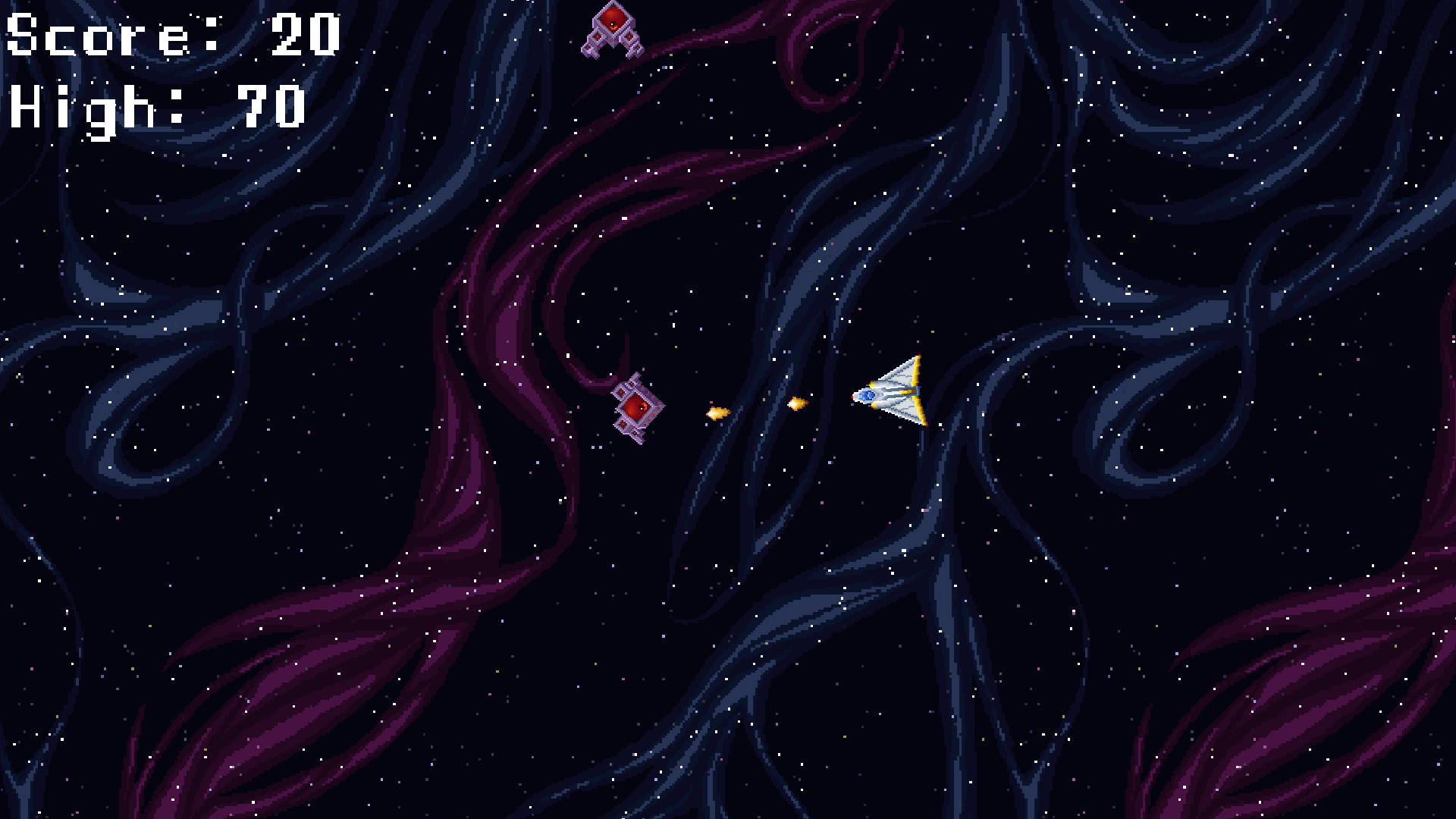Image resolution: width=1456 pixels, height=819 pixels.
Task: Select the red dome of the center enemy
Action: coord(635,406)
